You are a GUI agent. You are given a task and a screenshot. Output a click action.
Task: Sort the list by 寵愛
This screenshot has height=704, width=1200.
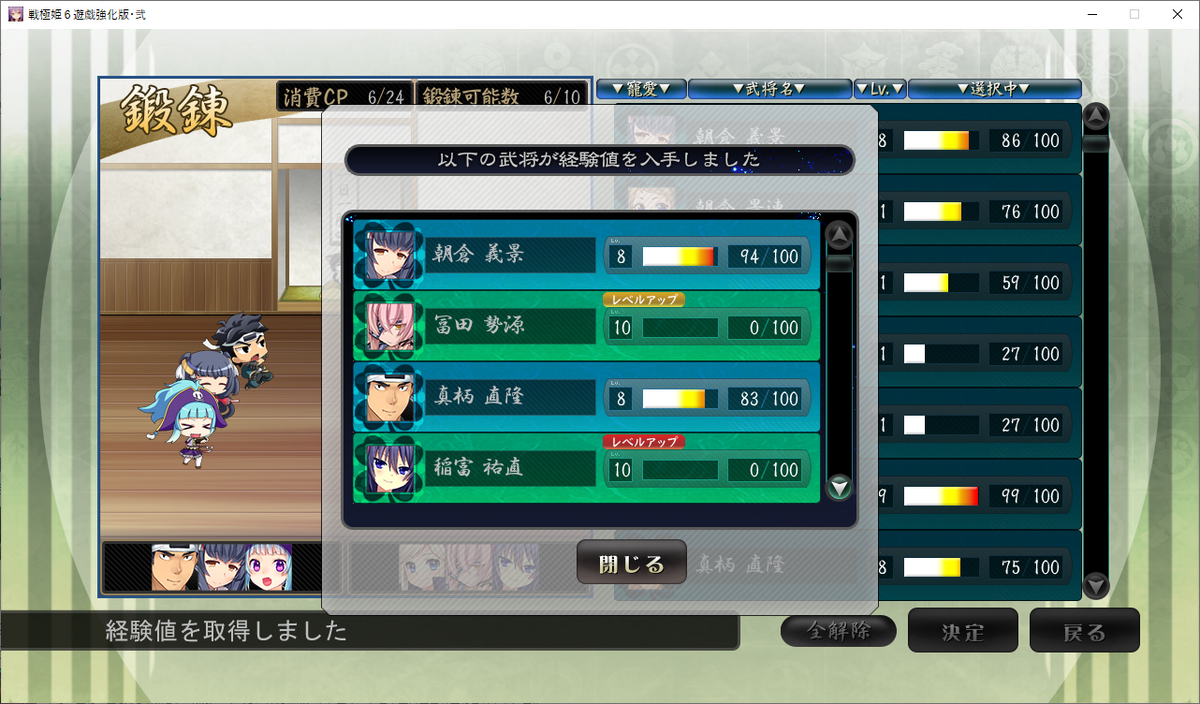(x=640, y=89)
